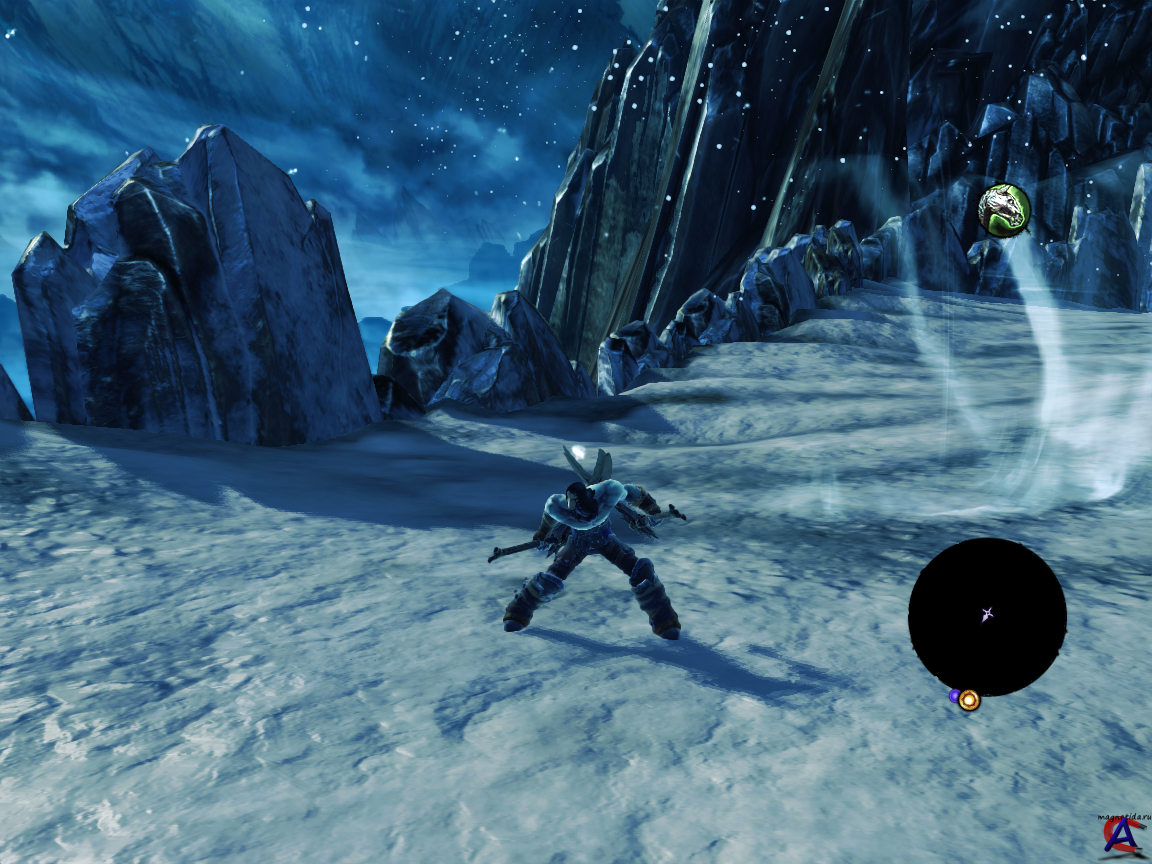The width and height of the screenshot is (1152, 864).
Task: Click the purple marker beside the orange objective
Action: coord(954,695)
